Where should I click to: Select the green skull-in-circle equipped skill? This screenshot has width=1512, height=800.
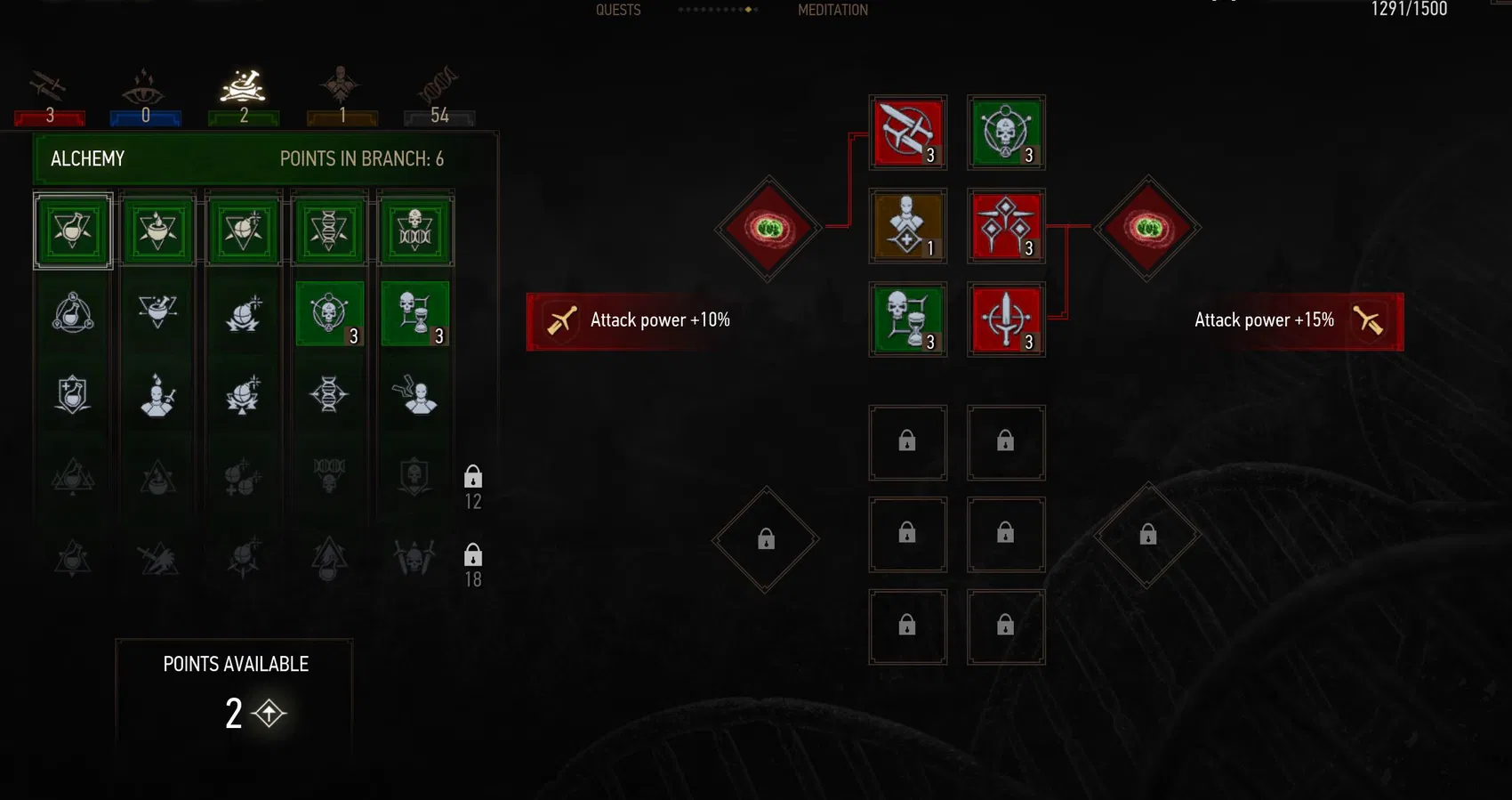click(x=1005, y=133)
